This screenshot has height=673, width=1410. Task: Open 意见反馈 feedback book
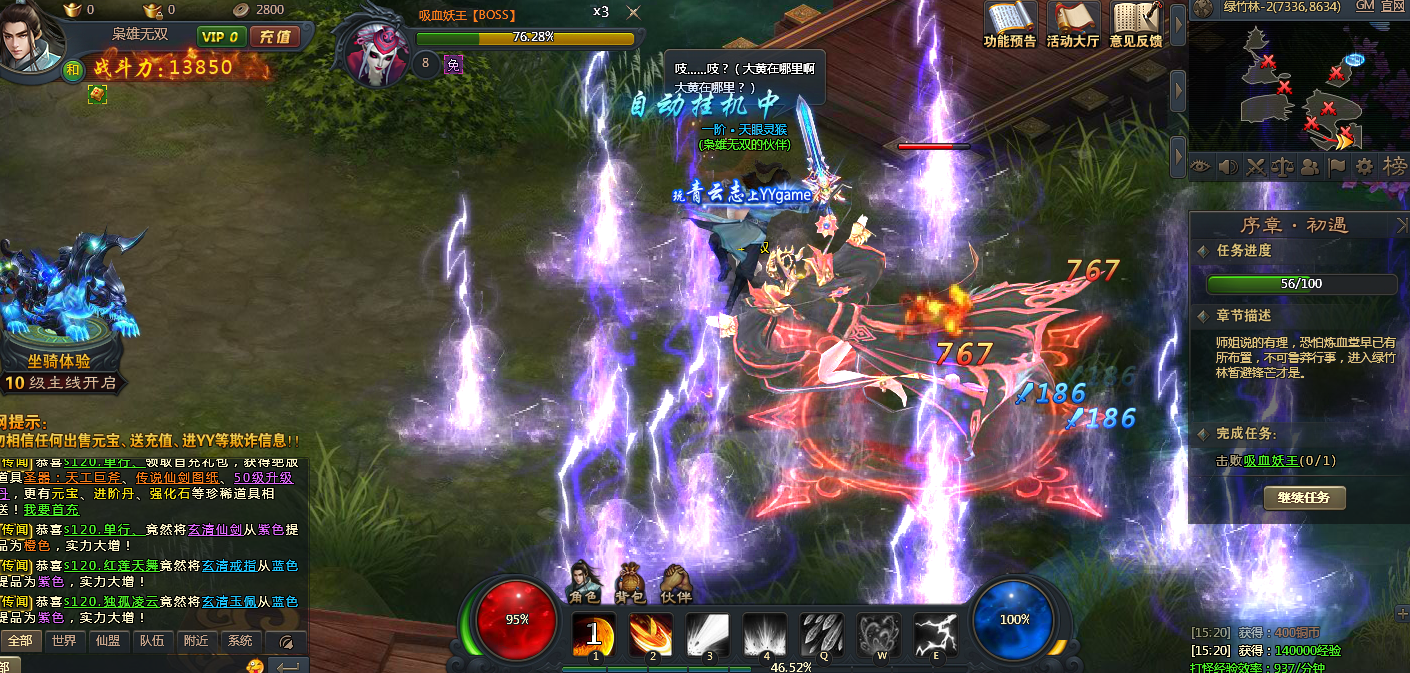pyautogui.click(x=1136, y=25)
